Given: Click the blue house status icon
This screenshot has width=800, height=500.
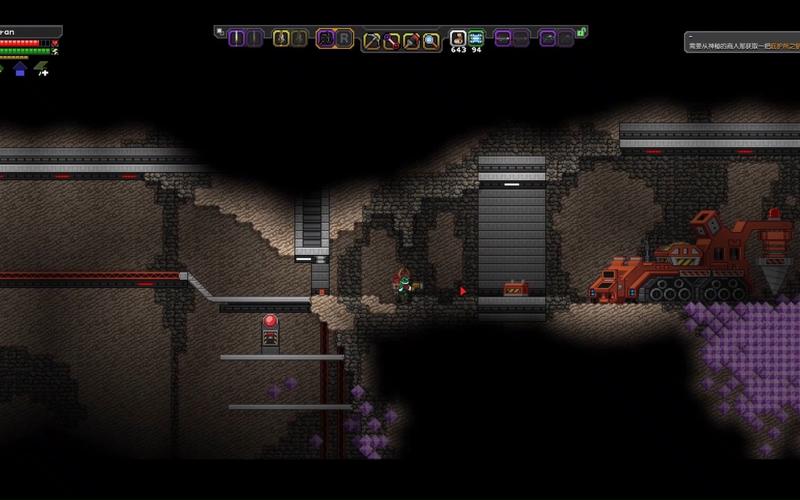Looking at the screenshot, I should [19, 69].
